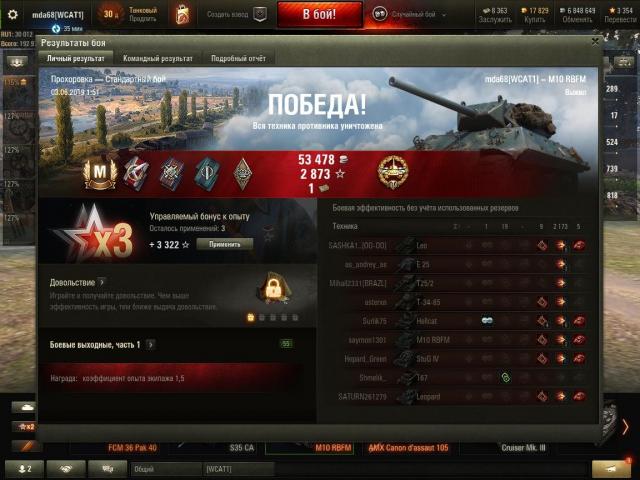Select player Surik75 in the Hellcat row
Viewport: 640px width, 480px height.
click(x=360, y=321)
